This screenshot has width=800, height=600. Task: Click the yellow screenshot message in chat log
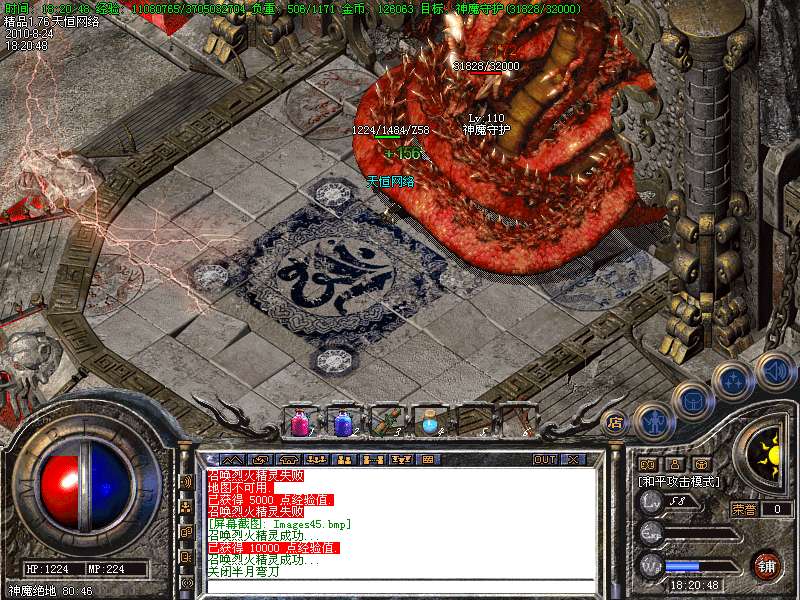(x=278, y=524)
